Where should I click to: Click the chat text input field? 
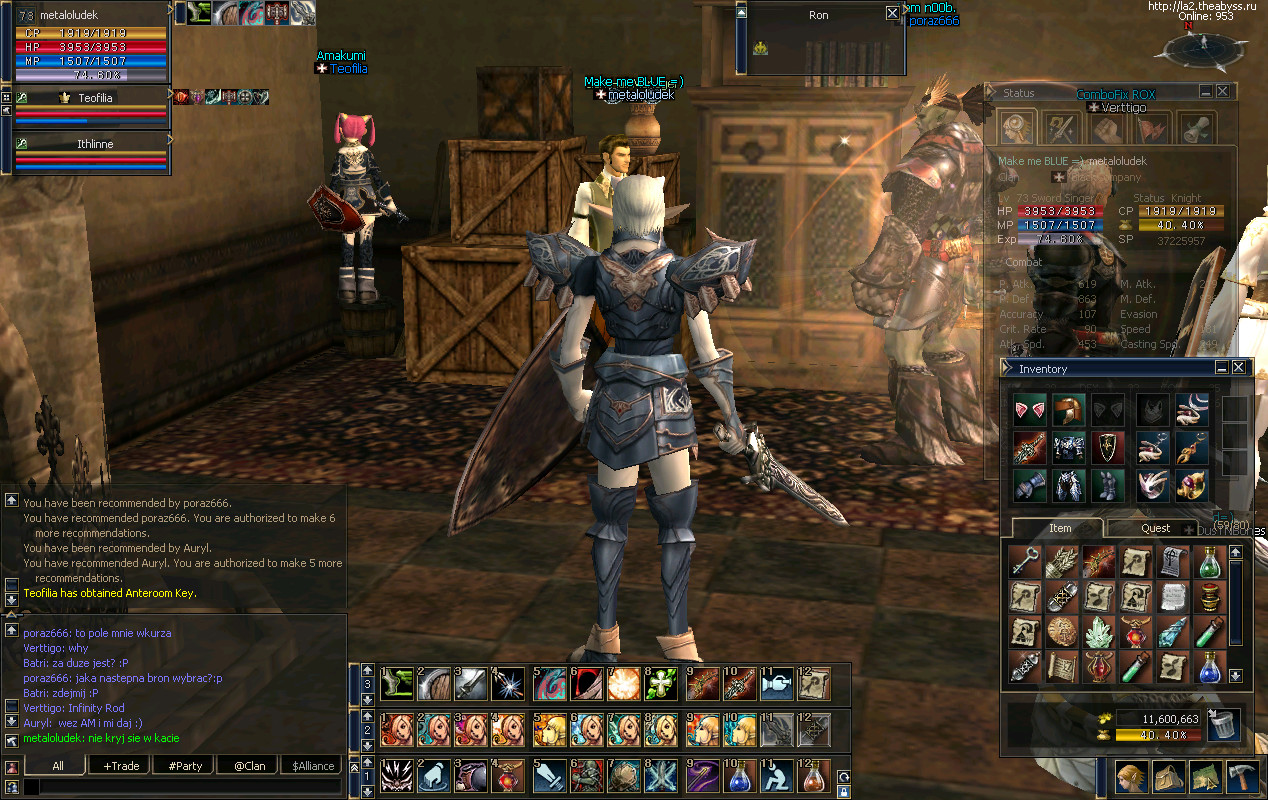click(x=185, y=787)
